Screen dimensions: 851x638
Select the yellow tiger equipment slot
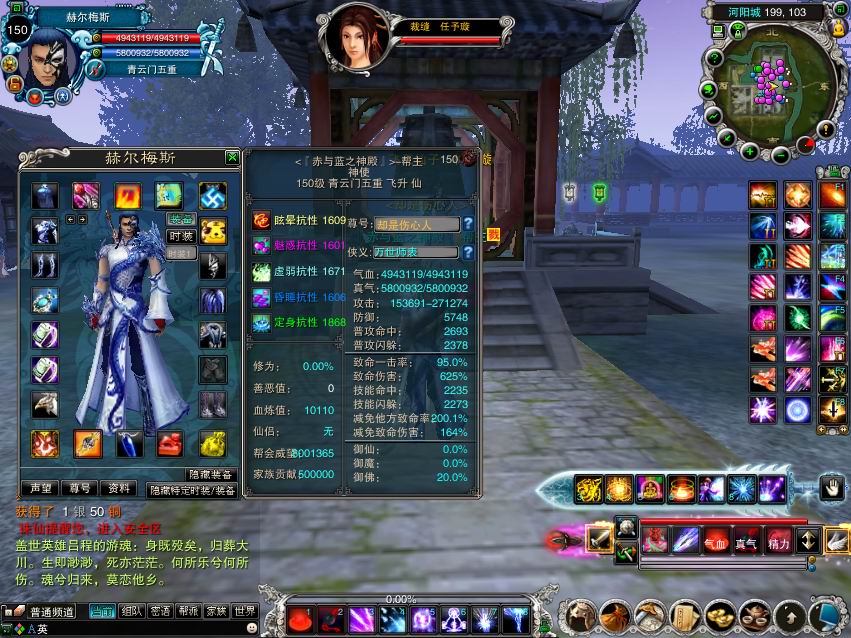(212, 231)
